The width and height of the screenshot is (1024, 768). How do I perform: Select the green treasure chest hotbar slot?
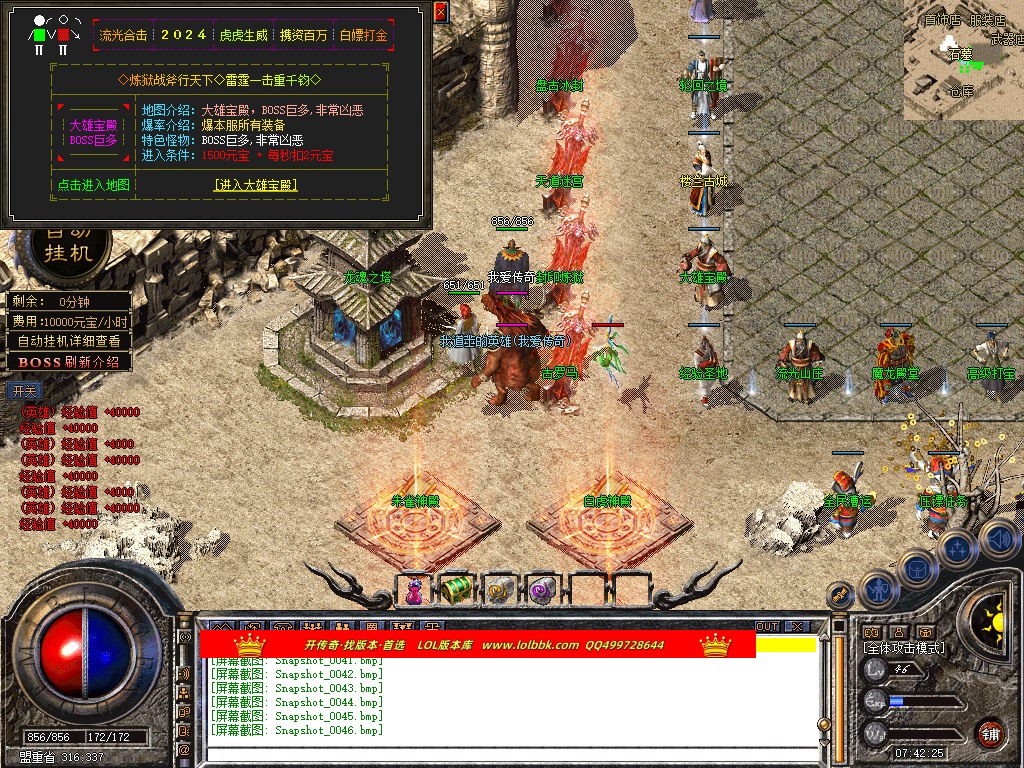[x=456, y=590]
